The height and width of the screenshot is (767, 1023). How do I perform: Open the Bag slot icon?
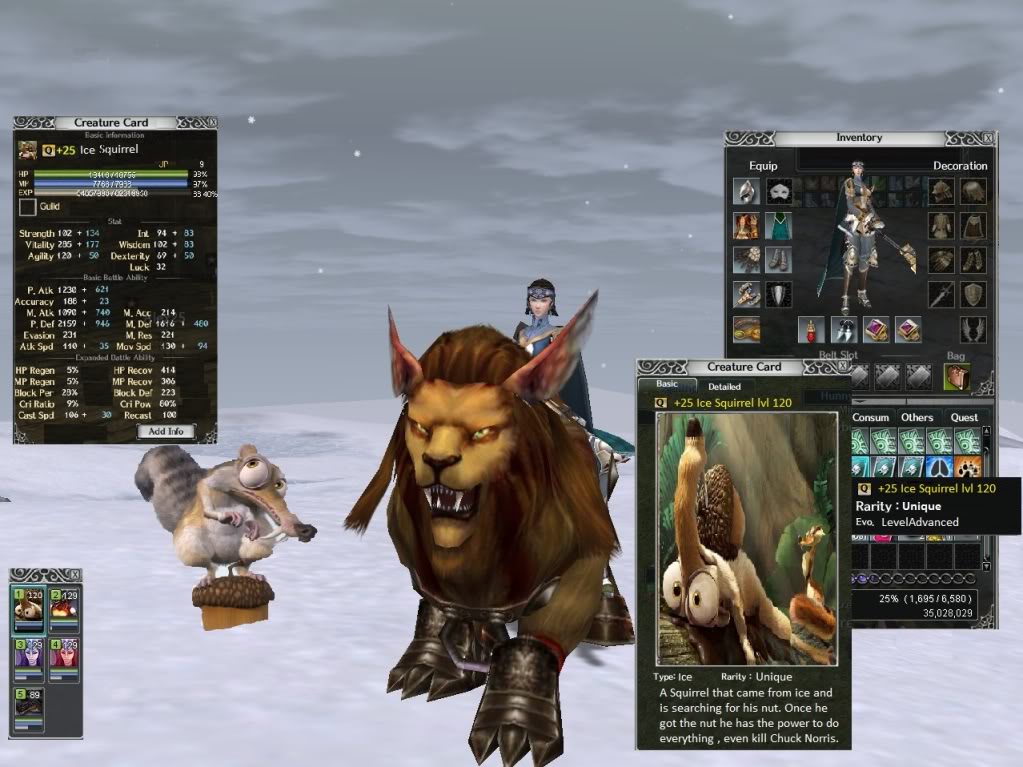[957, 377]
